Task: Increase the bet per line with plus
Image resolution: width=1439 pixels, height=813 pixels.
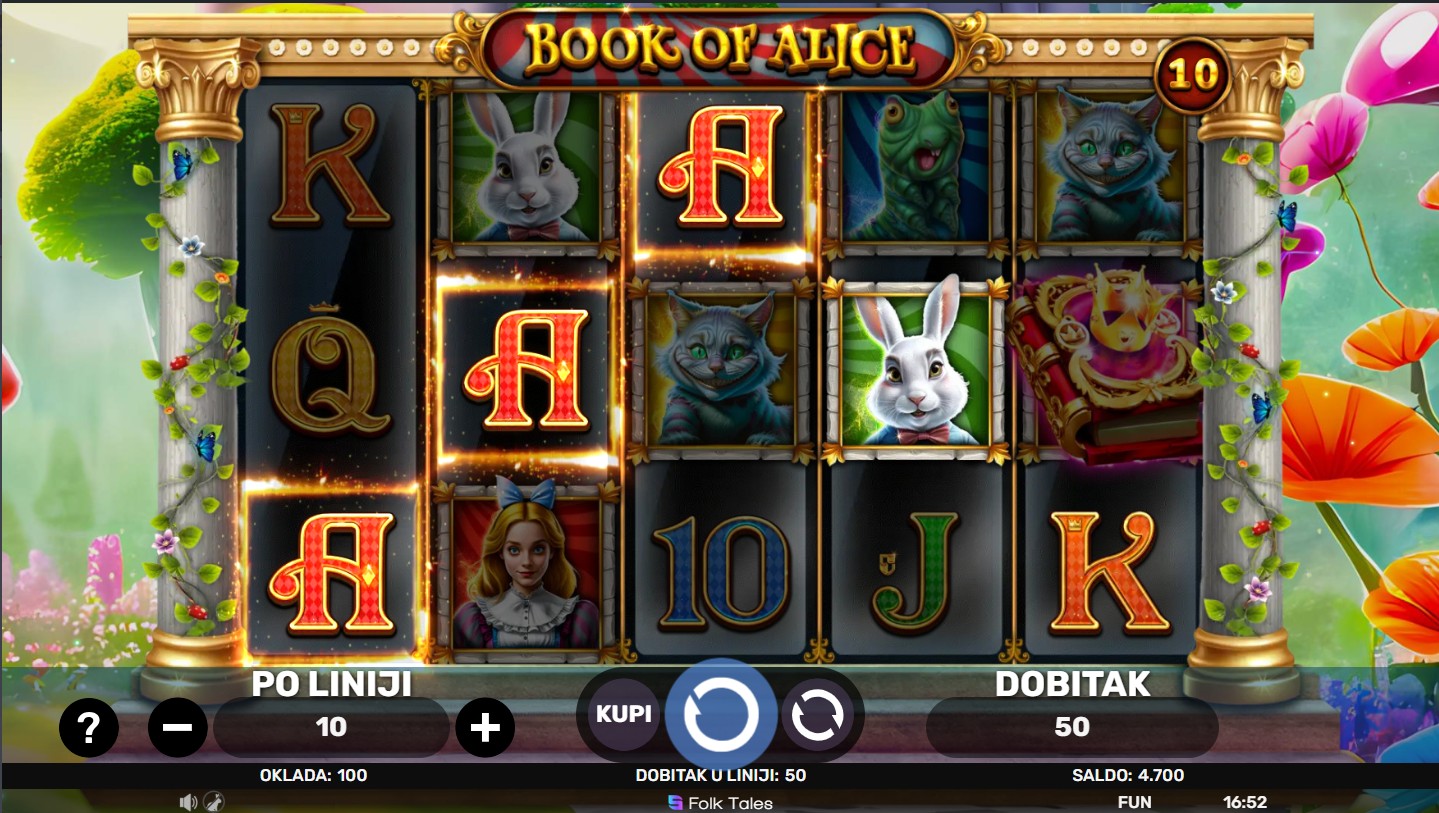Action: pos(485,727)
